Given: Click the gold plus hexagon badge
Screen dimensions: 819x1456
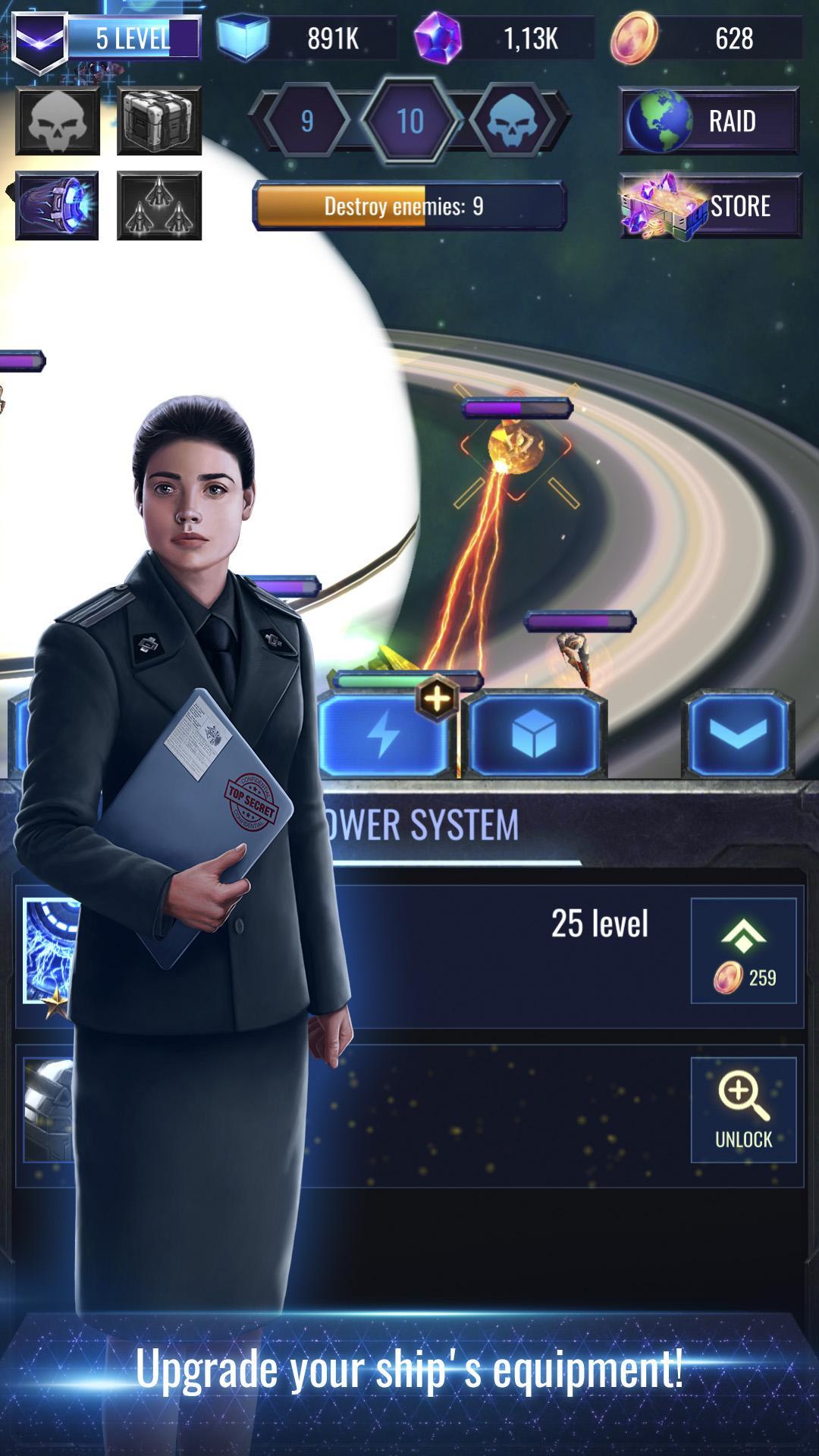Looking at the screenshot, I should pyautogui.click(x=438, y=698).
